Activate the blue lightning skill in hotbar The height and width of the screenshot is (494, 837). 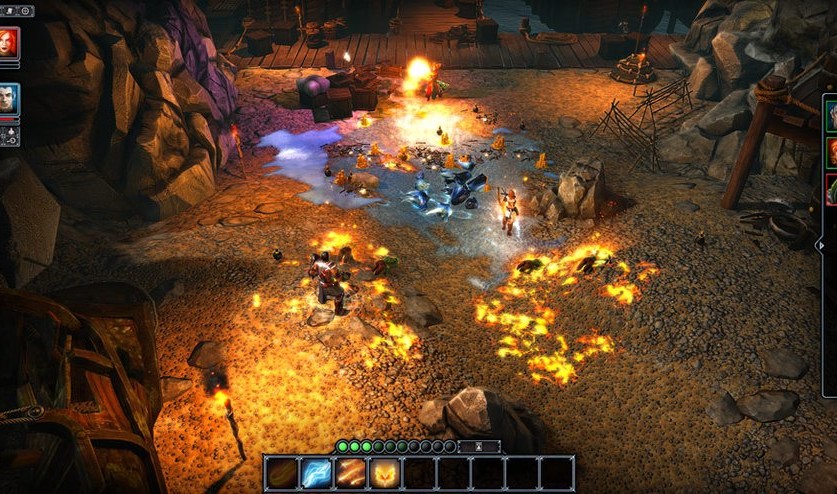(x=317, y=472)
